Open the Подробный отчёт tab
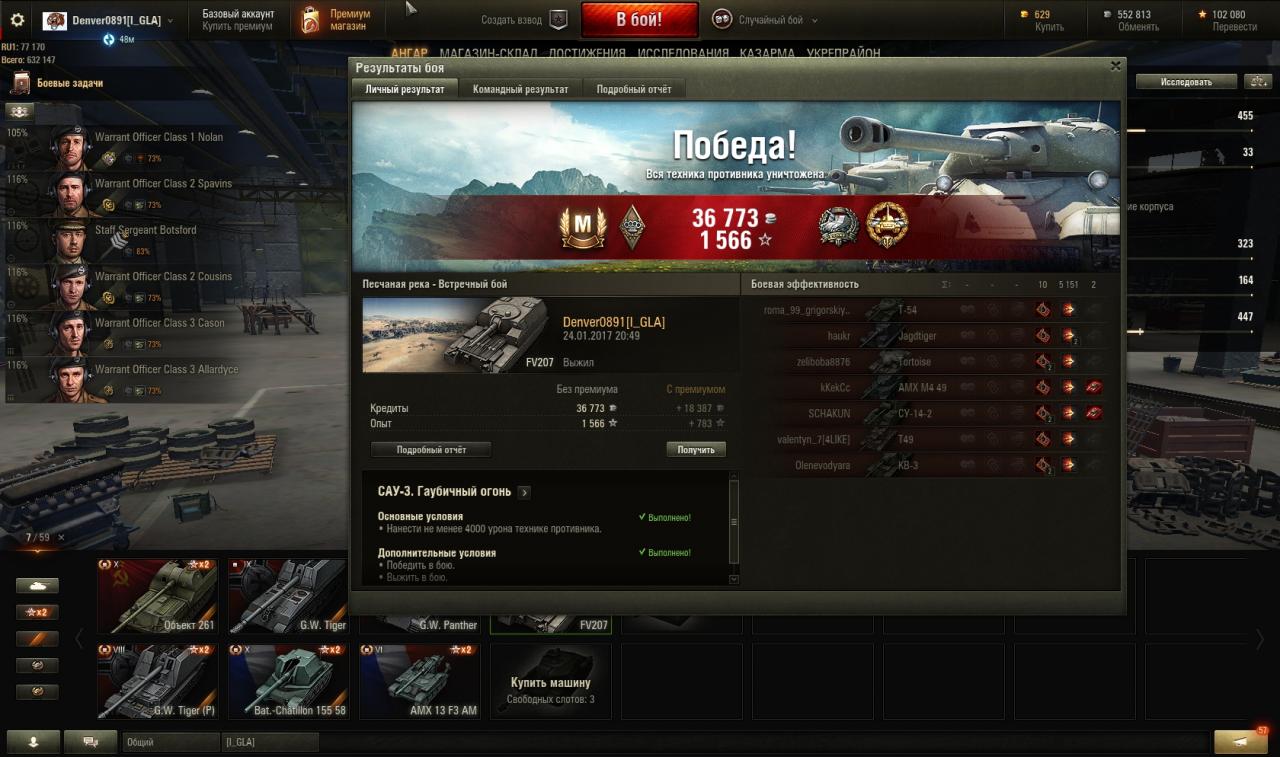This screenshot has width=1280, height=757. (x=634, y=89)
